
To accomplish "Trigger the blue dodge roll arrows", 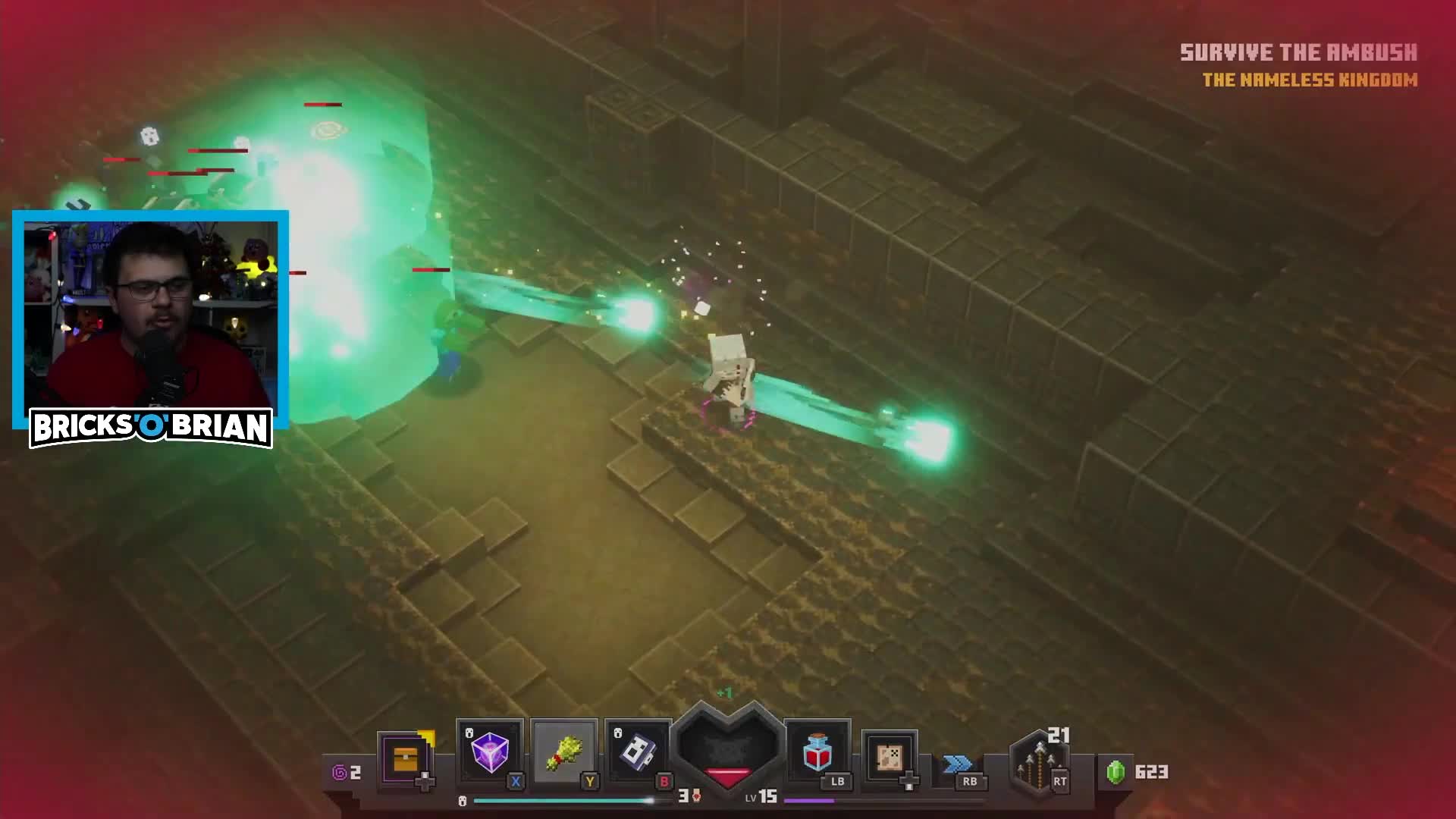I will [957, 764].
